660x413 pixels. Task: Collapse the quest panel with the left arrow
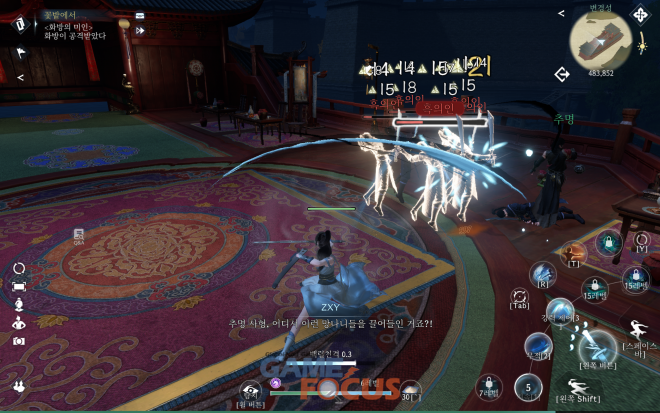tap(20, 76)
